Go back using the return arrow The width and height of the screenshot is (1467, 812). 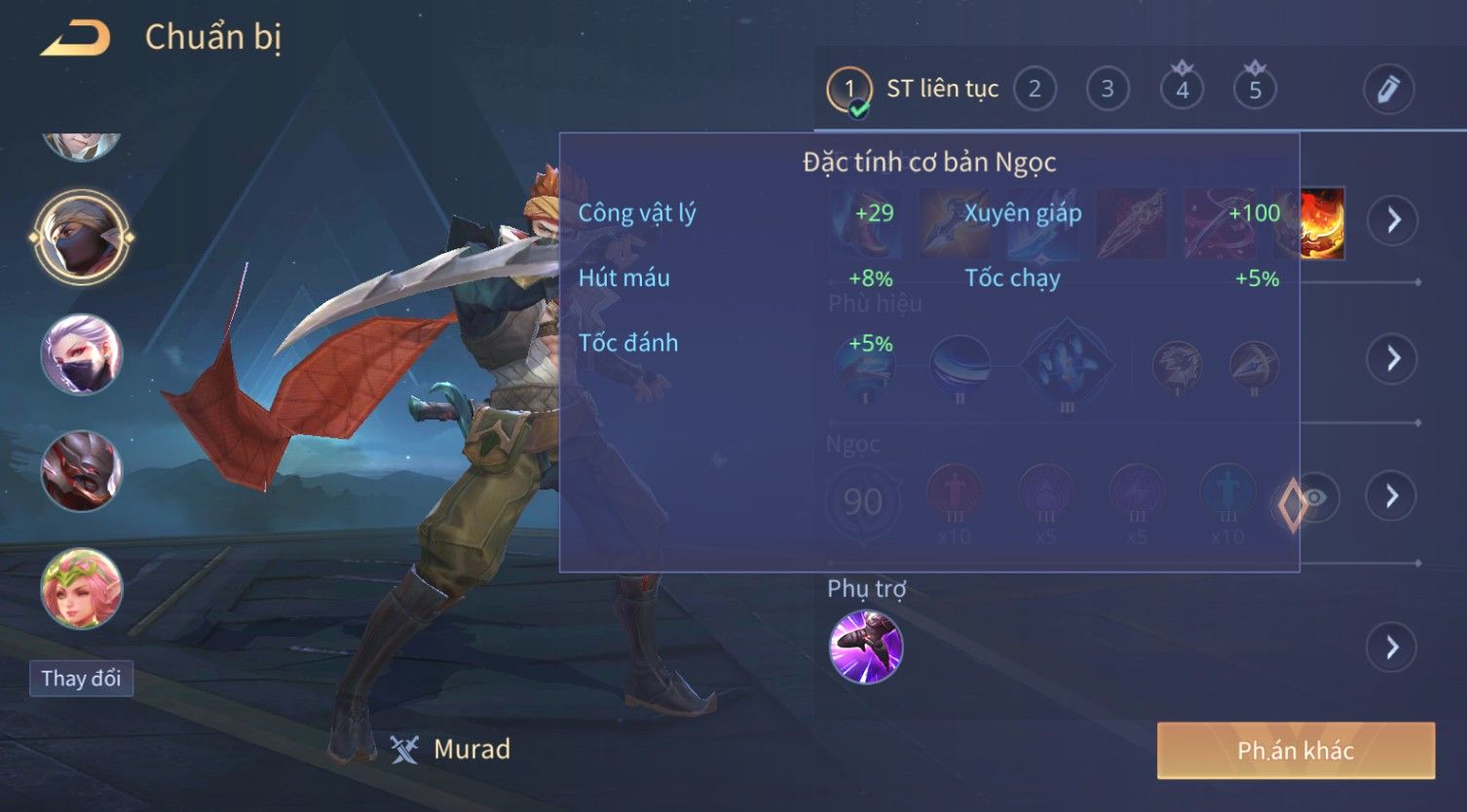click(x=75, y=39)
